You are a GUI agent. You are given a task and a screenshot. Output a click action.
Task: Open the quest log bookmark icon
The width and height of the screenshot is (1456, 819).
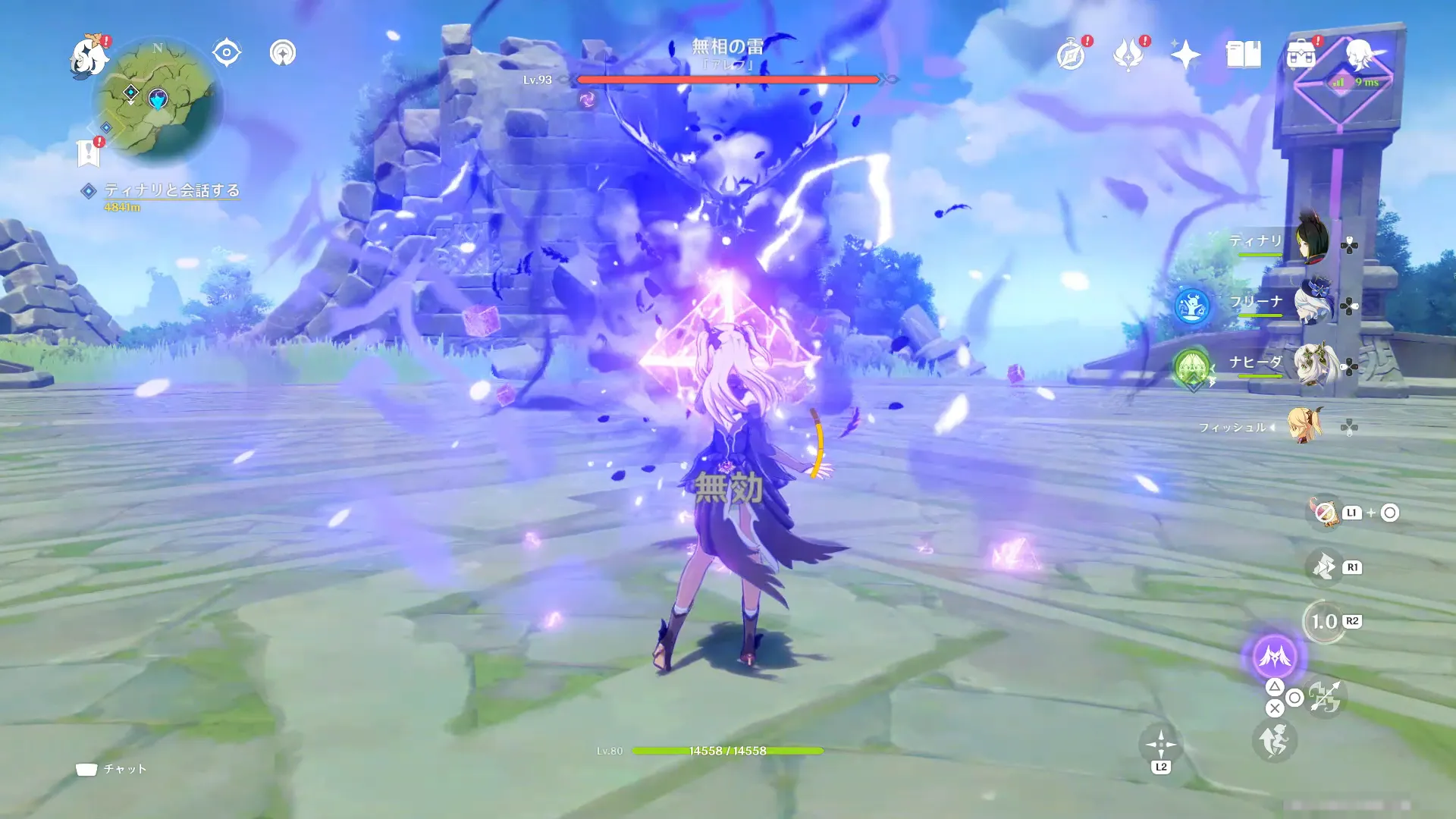click(x=89, y=153)
